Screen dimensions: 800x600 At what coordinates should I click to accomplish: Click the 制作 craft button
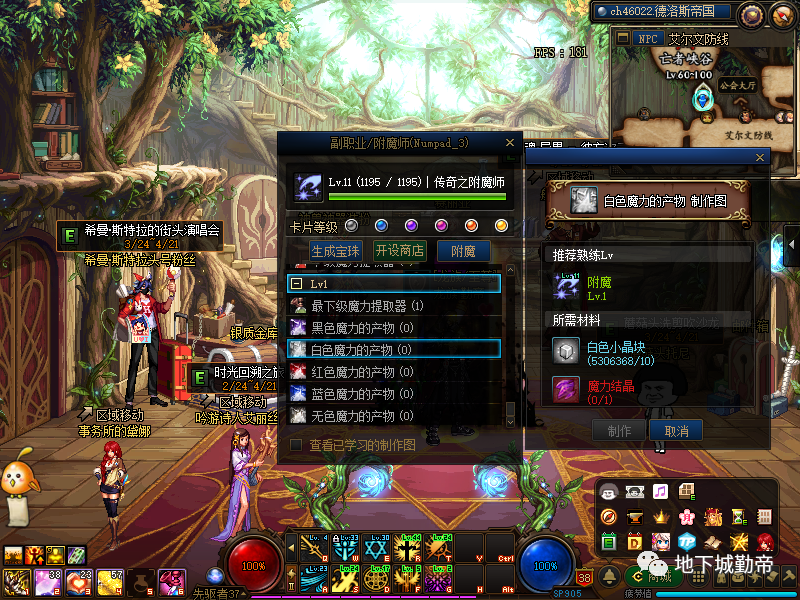pos(619,430)
